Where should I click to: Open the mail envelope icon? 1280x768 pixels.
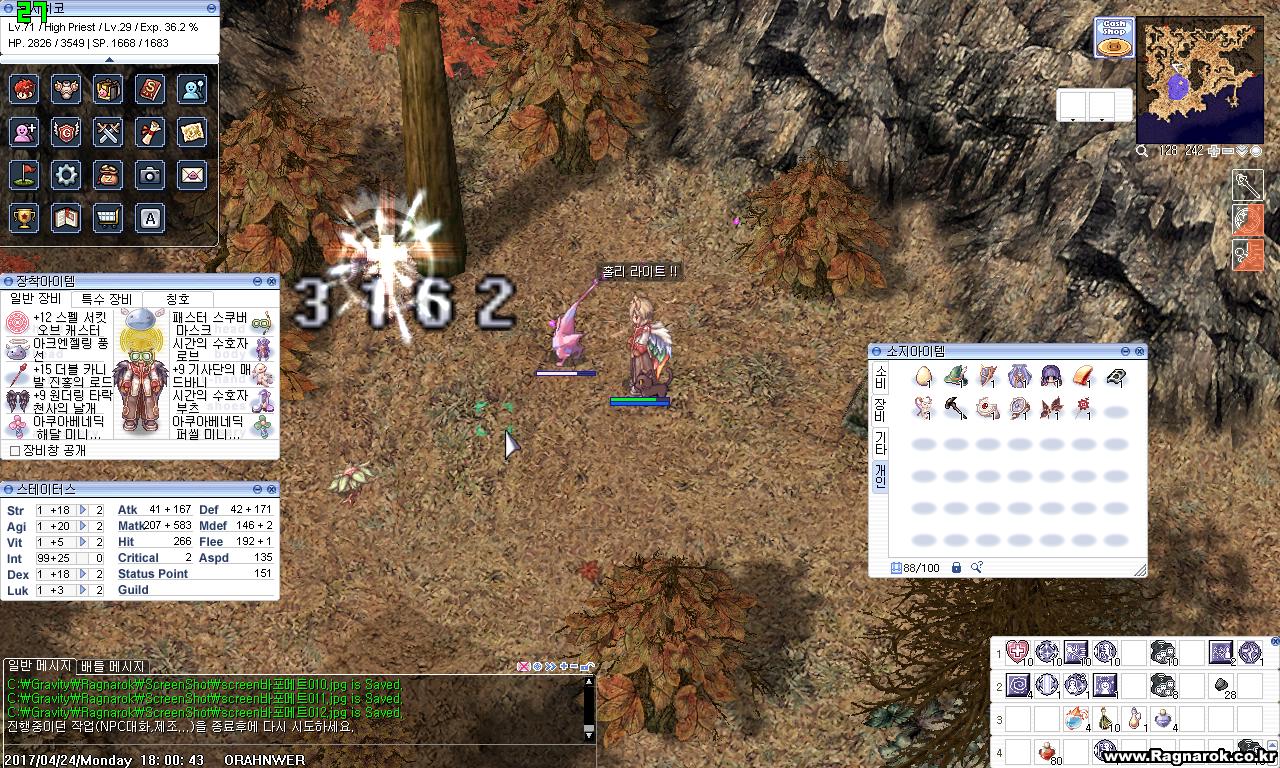[191, 174]
